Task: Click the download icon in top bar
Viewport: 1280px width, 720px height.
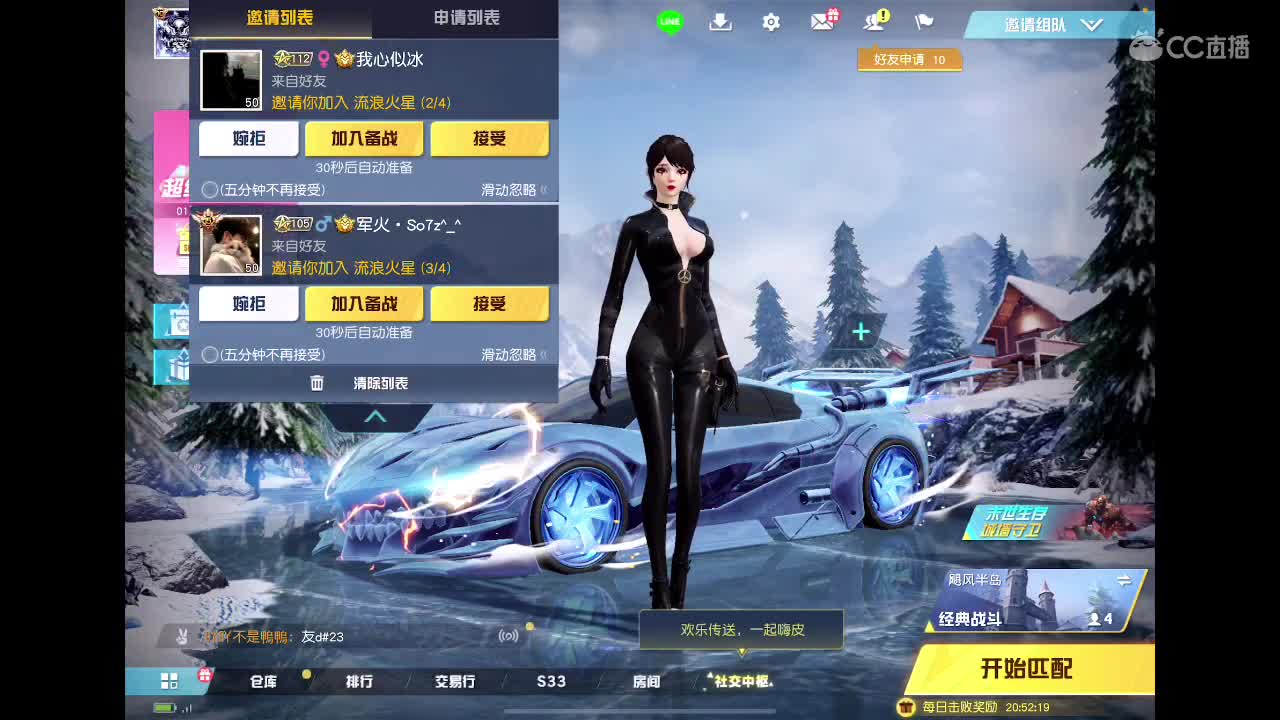Action: pyautogui.click(x=720, y=20)
